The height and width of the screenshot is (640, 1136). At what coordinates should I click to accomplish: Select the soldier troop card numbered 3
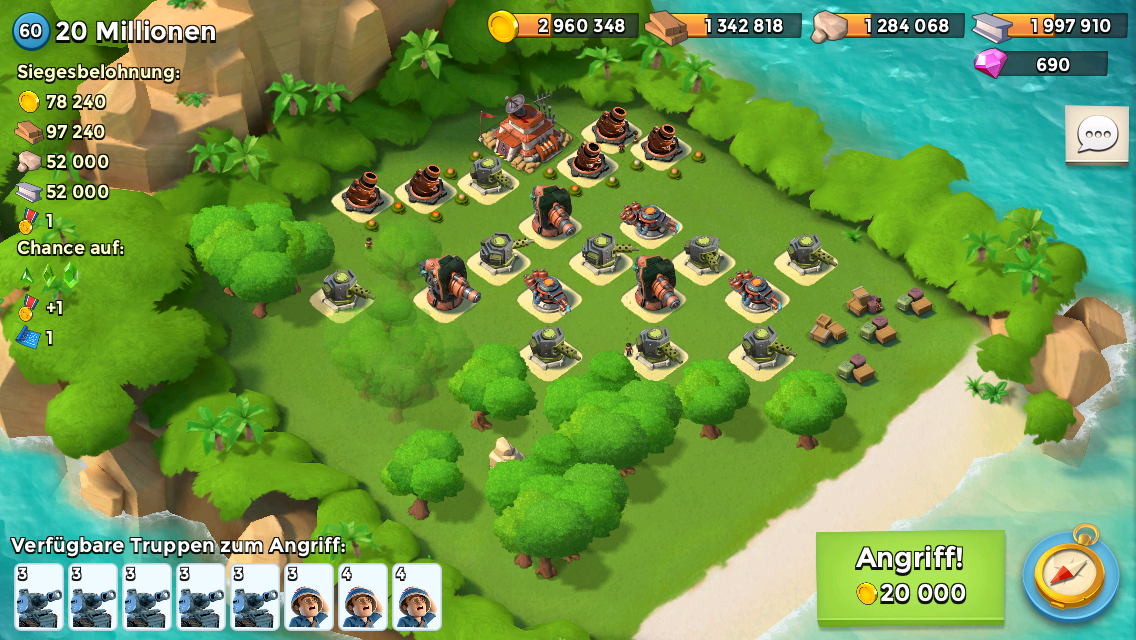(x=309, y=597)
